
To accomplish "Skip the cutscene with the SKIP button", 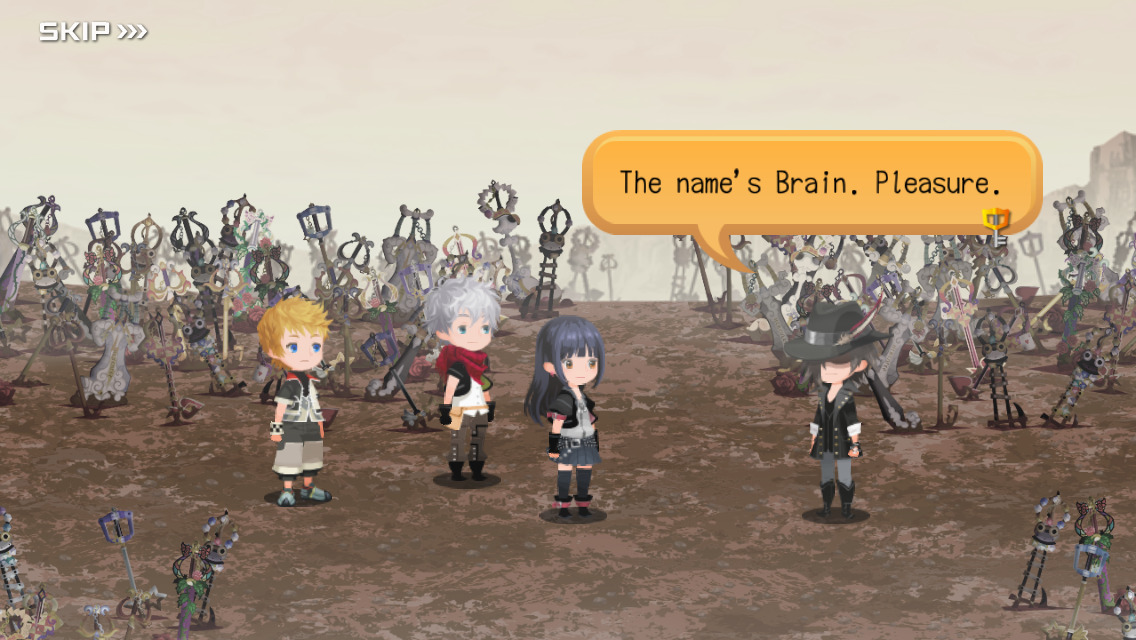I will click(x=93, y=32).
